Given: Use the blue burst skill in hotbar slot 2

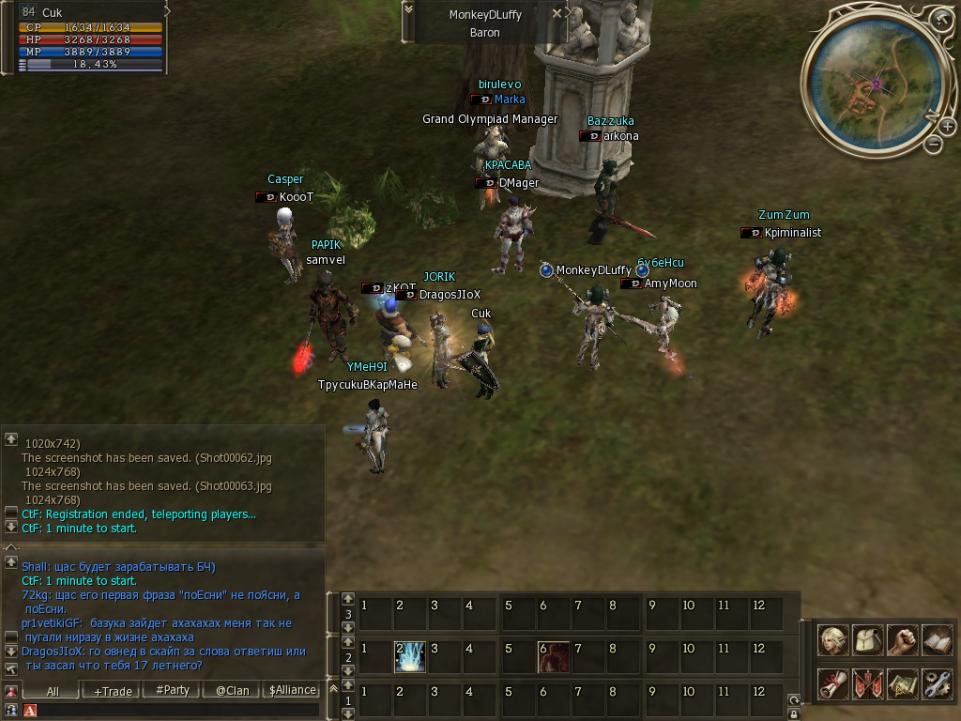Looking at the screenshot, I should coord(410,656).
